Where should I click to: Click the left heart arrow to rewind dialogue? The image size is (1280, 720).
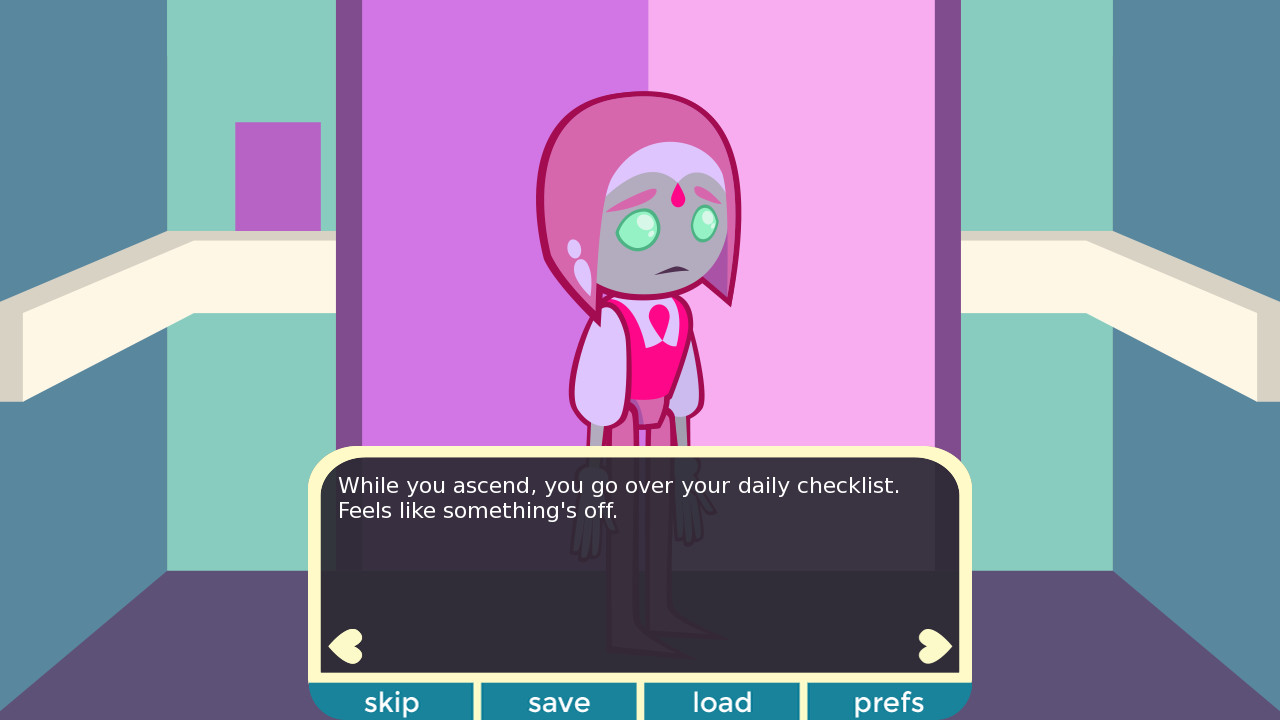344,645
